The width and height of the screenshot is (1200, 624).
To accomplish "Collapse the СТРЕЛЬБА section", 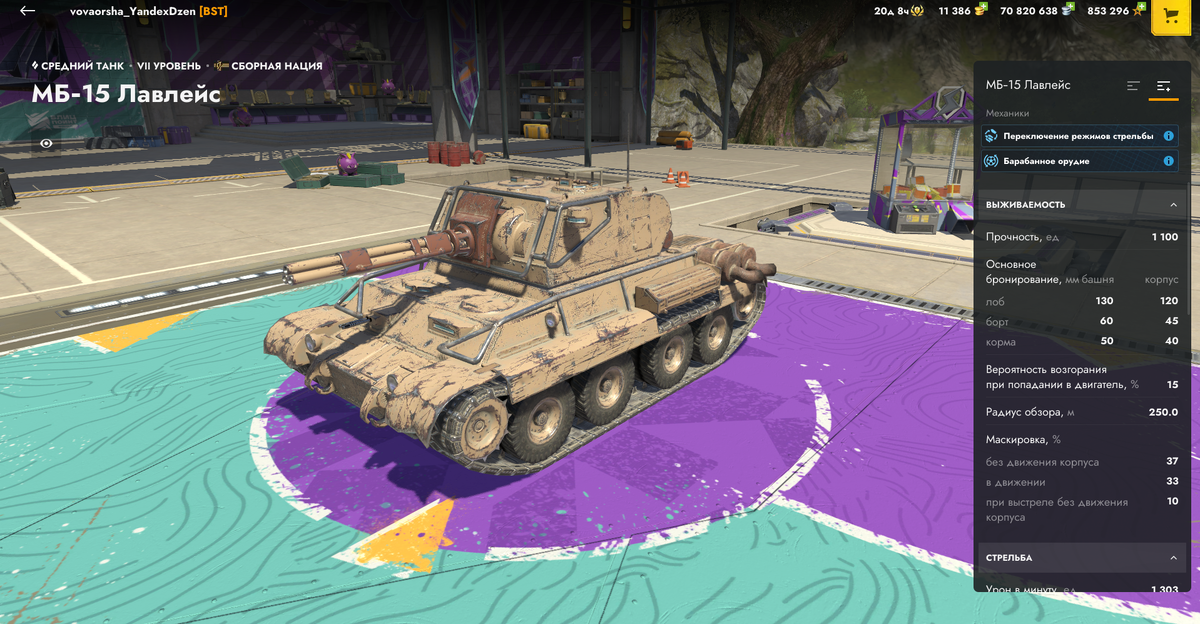I will tap(1173, 558).
